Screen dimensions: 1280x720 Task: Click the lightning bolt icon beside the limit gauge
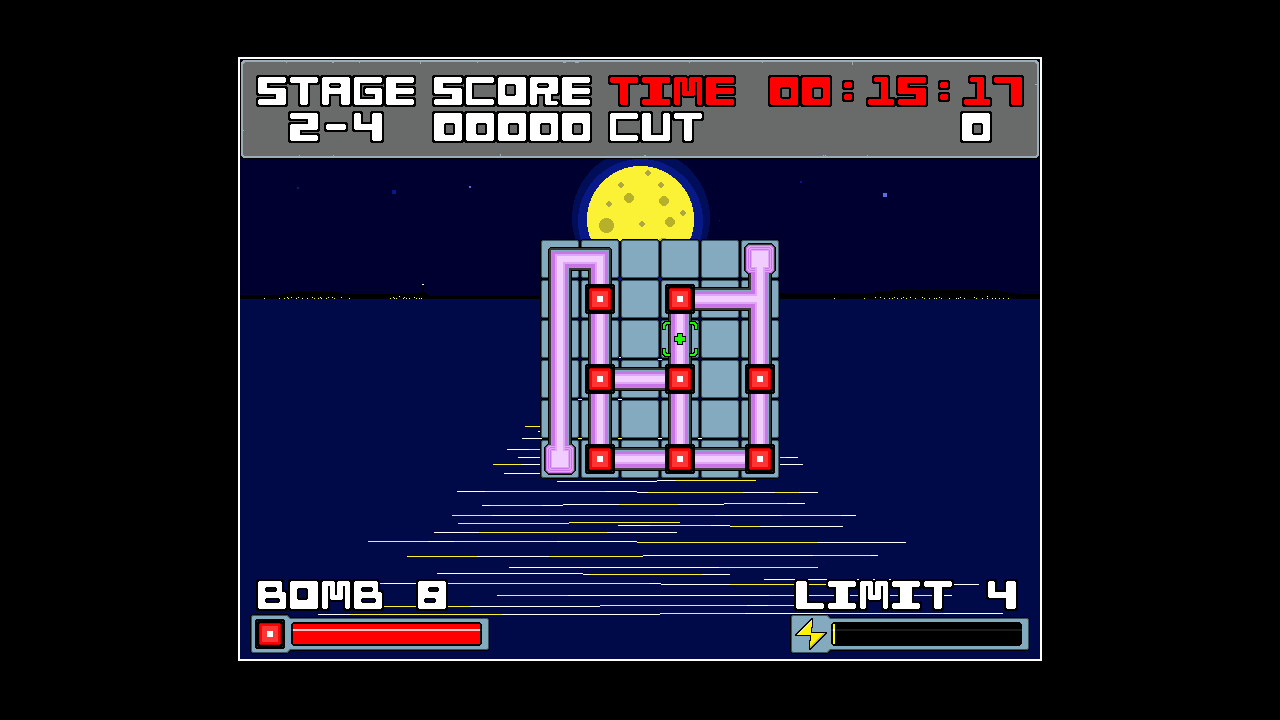coord(810,634)
